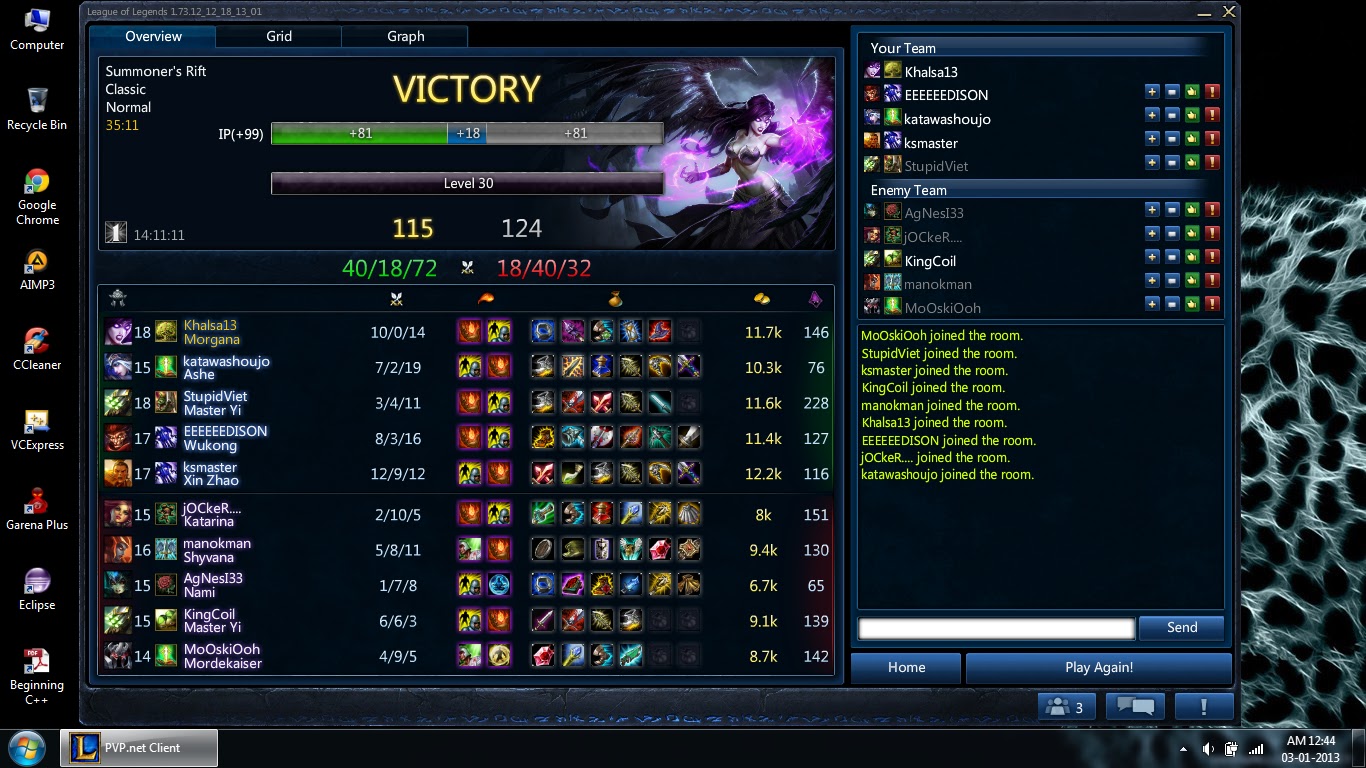
Task: Open the friends list showing 3 online
Action: point(1065,706)
